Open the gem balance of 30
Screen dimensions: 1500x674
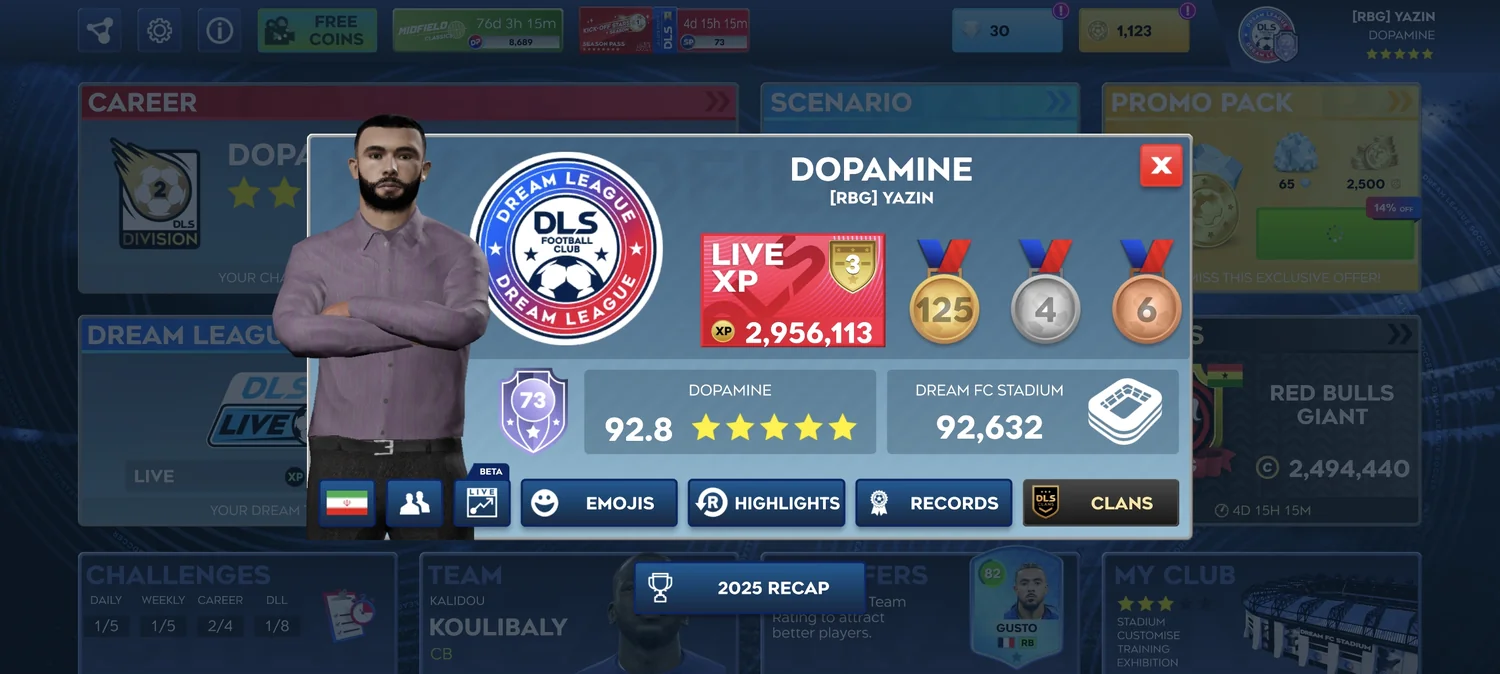point(1007,31)
